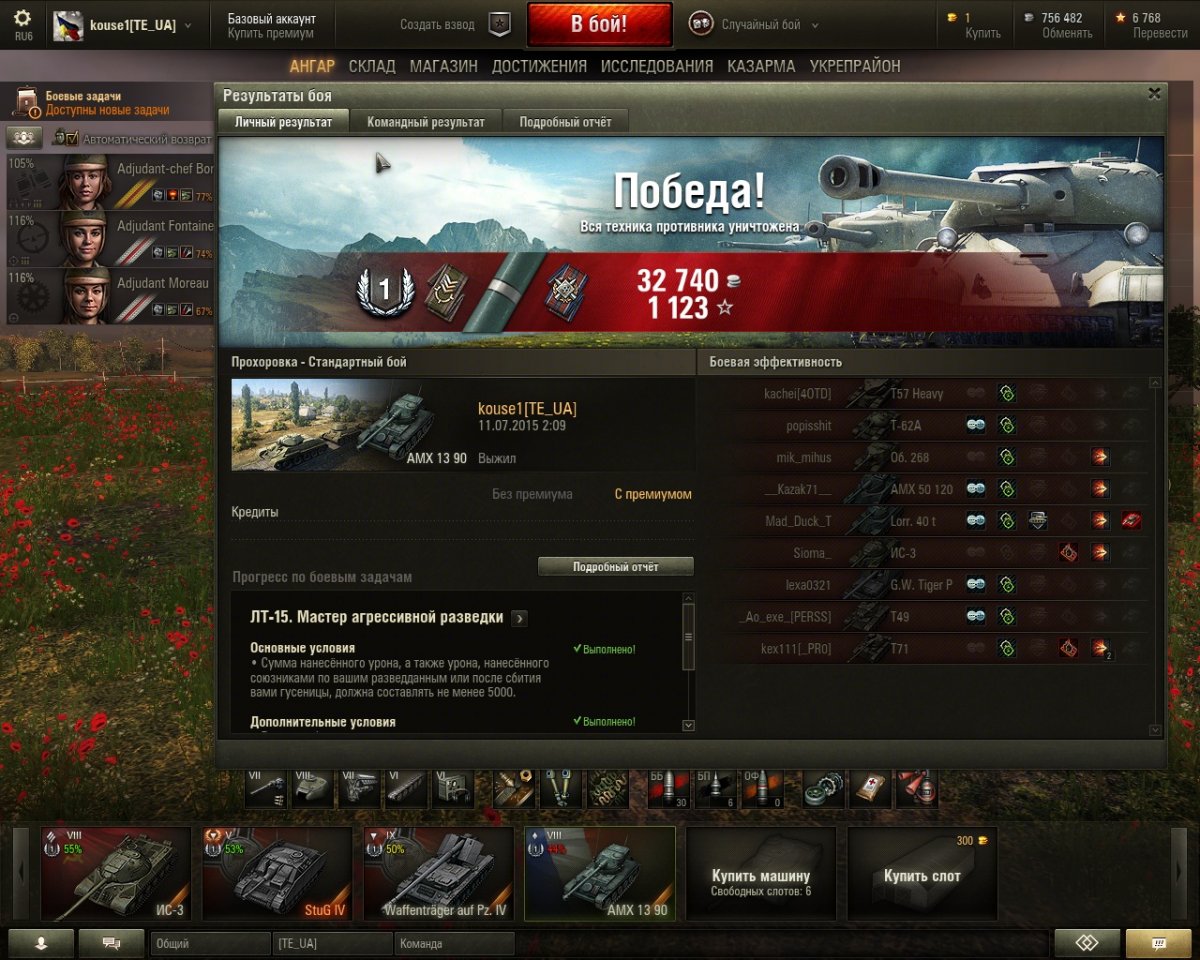Open the СКЛАД menu section
The image size is (1200, 960).
[x=372, y=66]
